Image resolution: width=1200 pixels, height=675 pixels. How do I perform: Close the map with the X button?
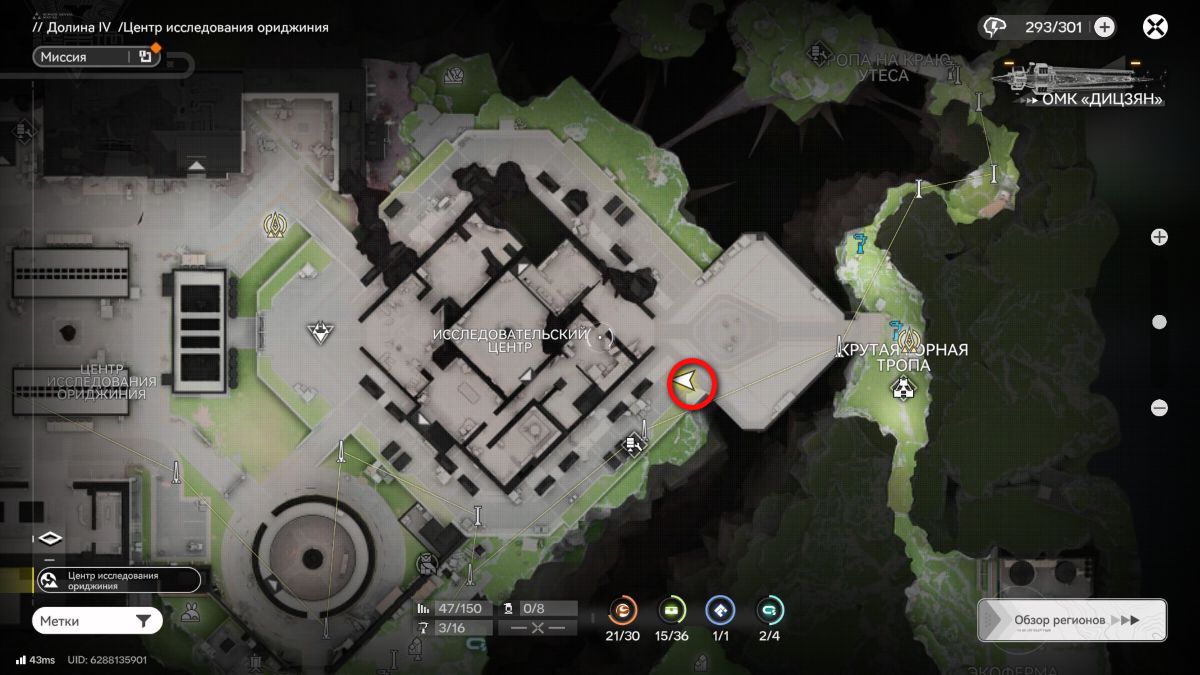coord(1156,27)
